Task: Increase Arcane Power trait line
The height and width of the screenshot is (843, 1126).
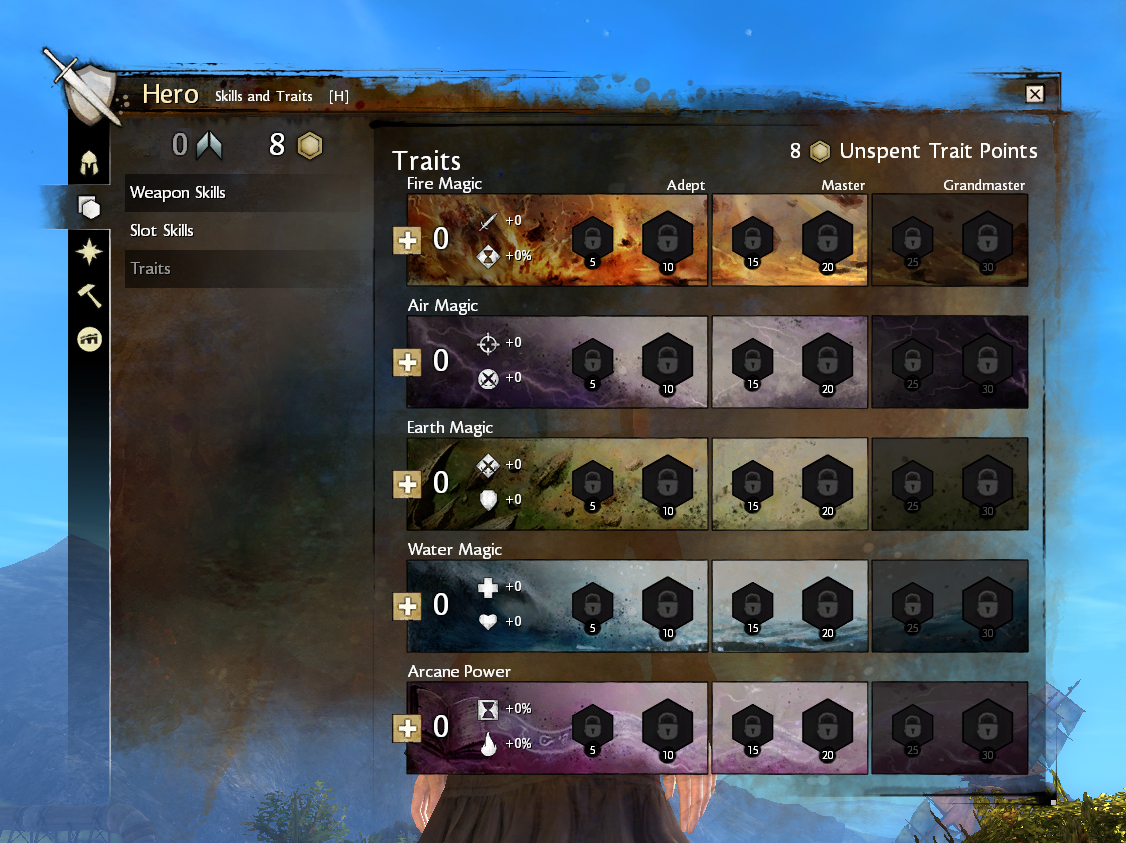Action: (407, 728)
